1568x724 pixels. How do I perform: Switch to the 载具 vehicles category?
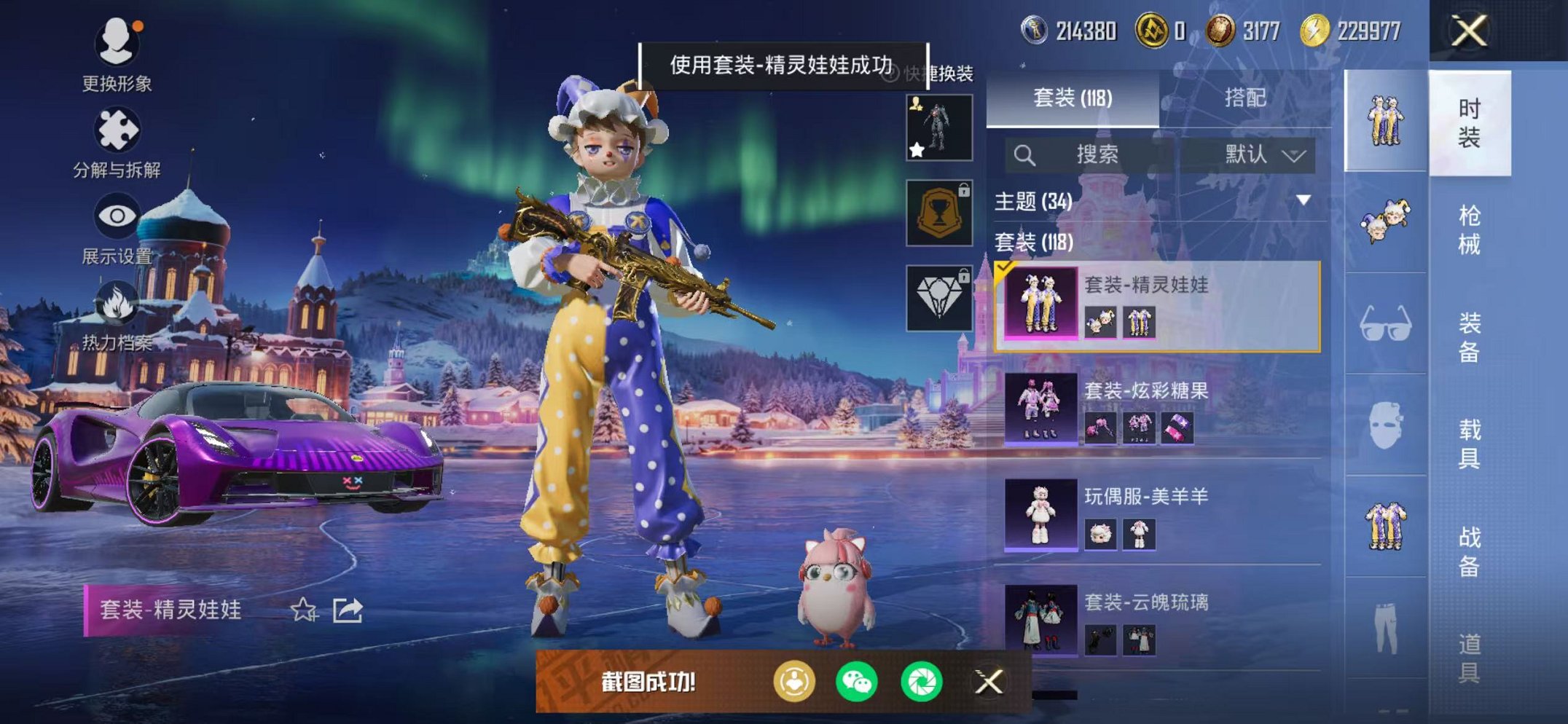tap(1469, 444)
